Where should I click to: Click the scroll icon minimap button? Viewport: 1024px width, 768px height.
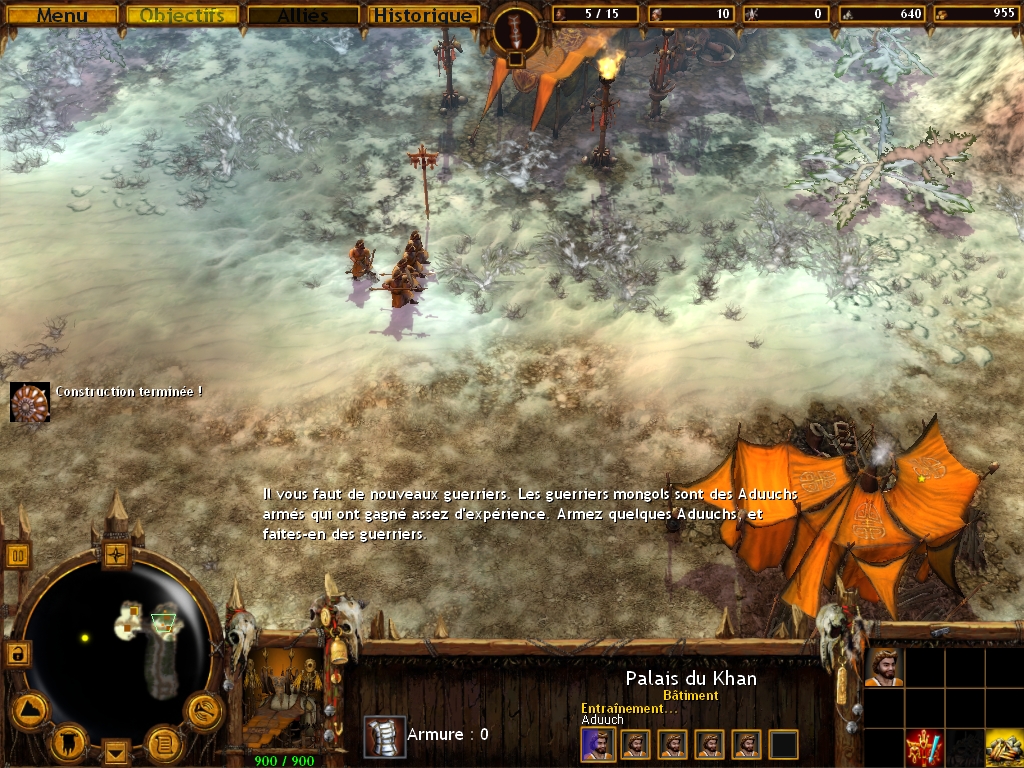(x=163, y=742)
